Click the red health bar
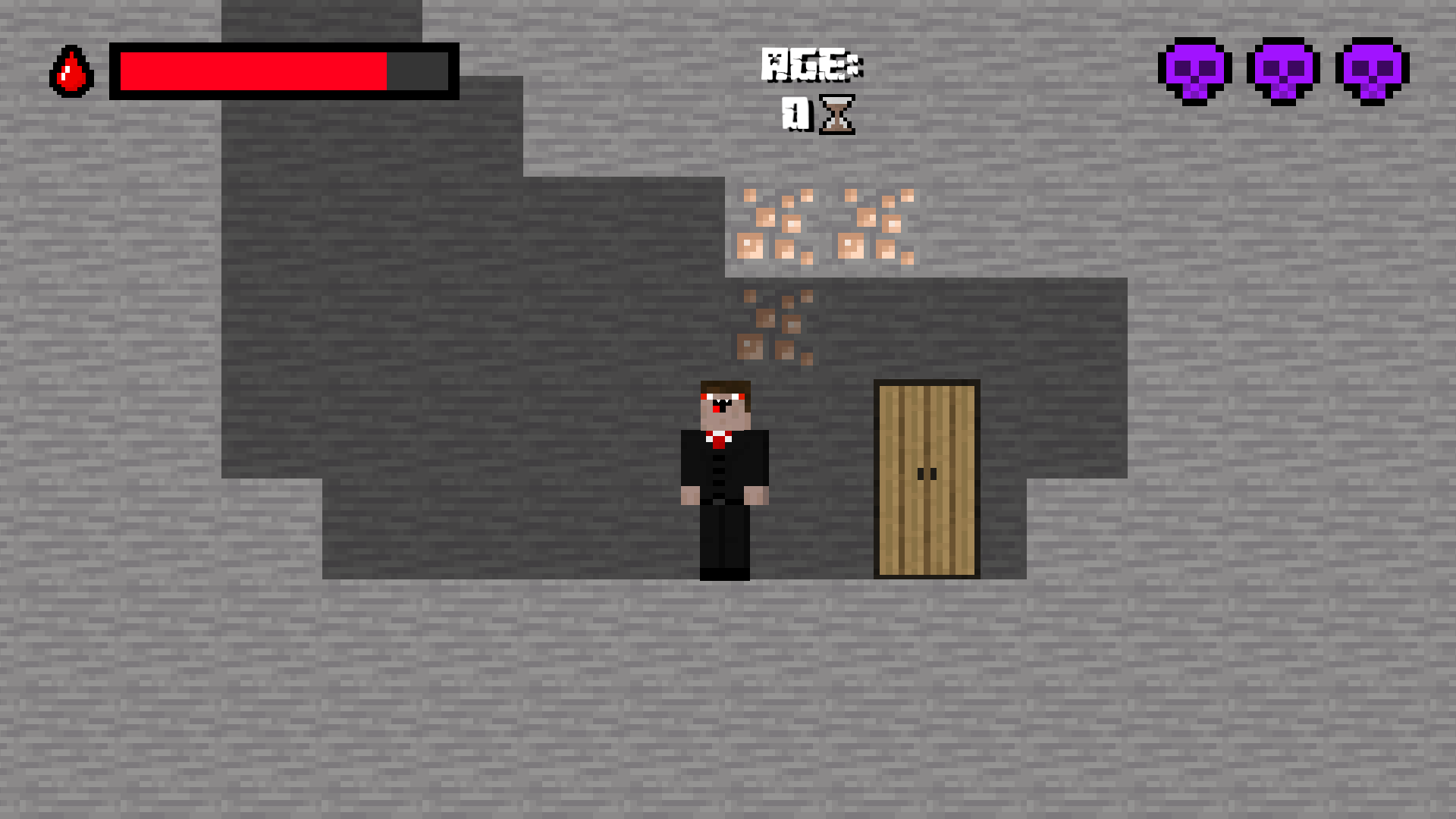The image size is (1456, 819). pyautogui.click(x=254, y=71)
